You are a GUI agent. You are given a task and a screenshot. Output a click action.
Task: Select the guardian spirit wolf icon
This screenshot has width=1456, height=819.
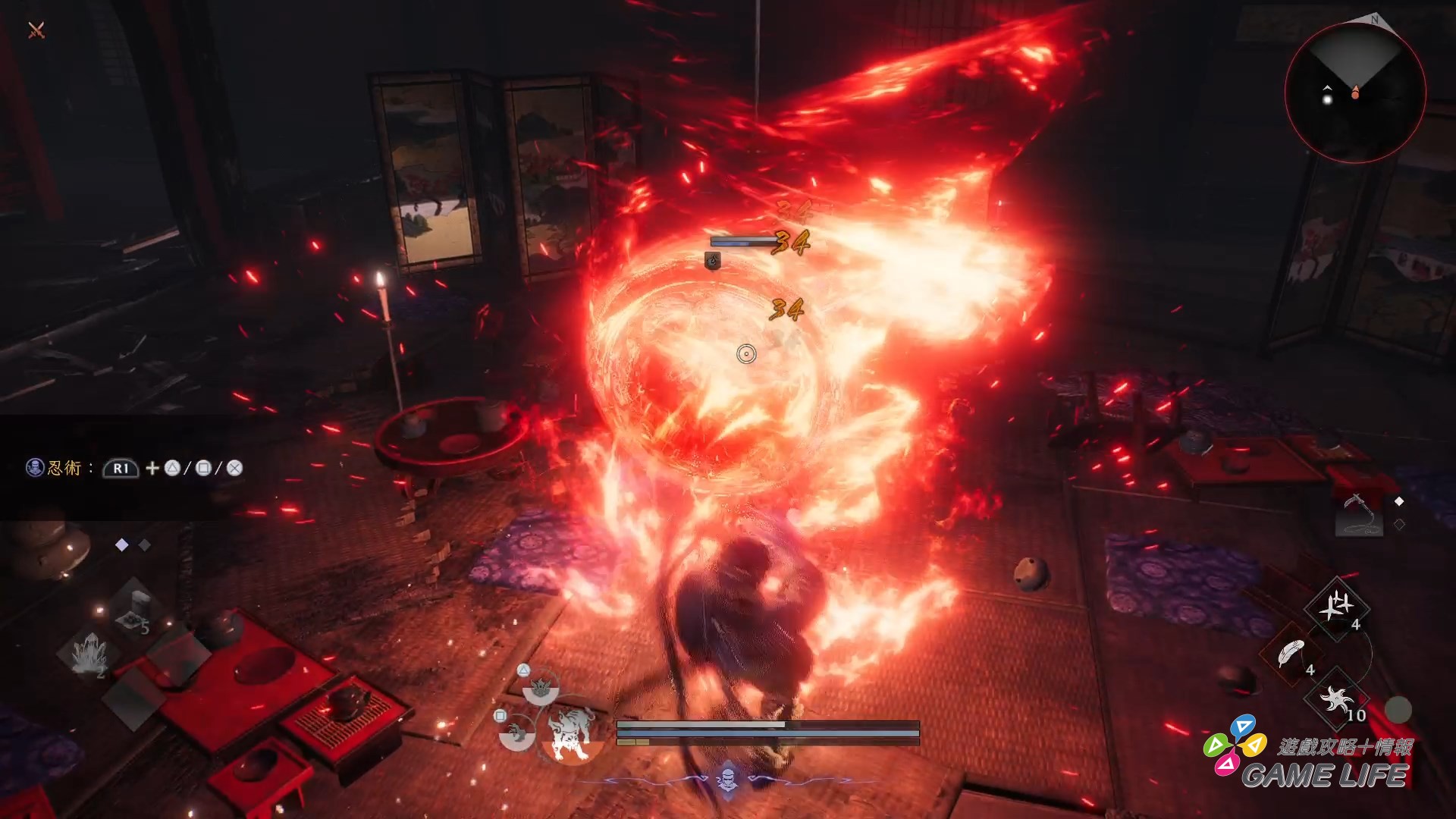point(570,732)
